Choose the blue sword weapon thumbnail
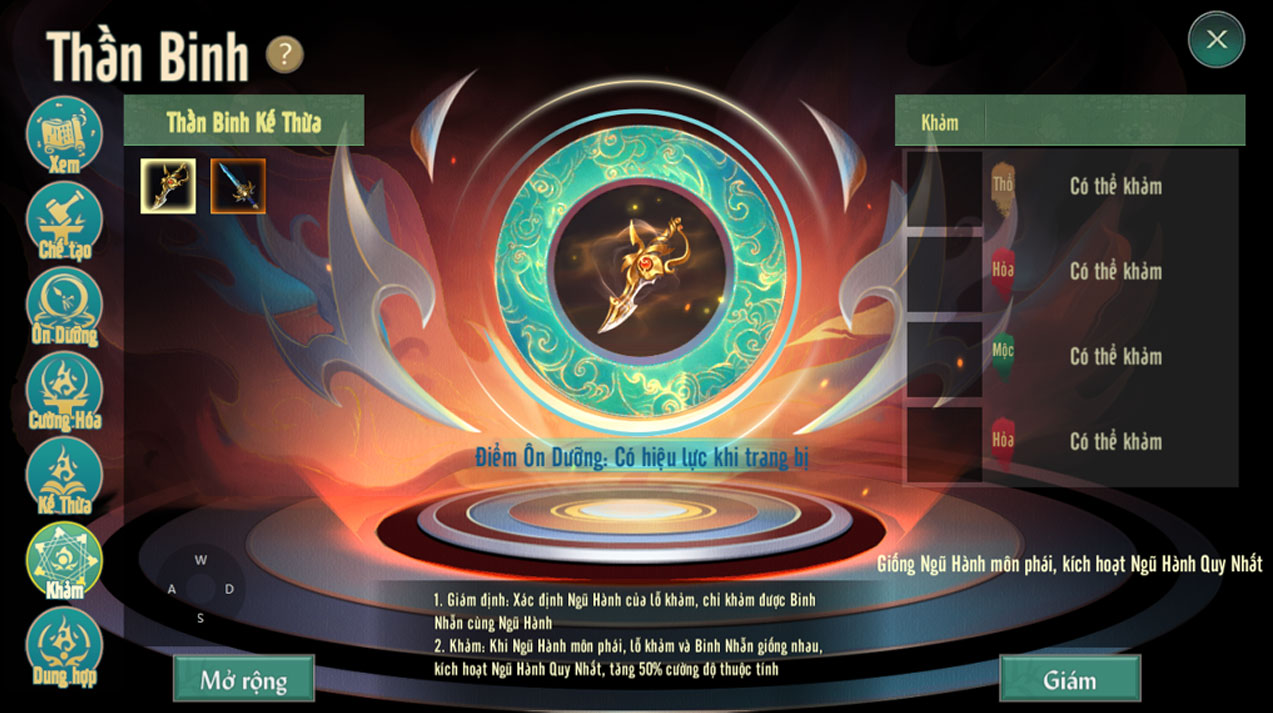The width and height of the screenshot is (1273, 713). (238, 186)
